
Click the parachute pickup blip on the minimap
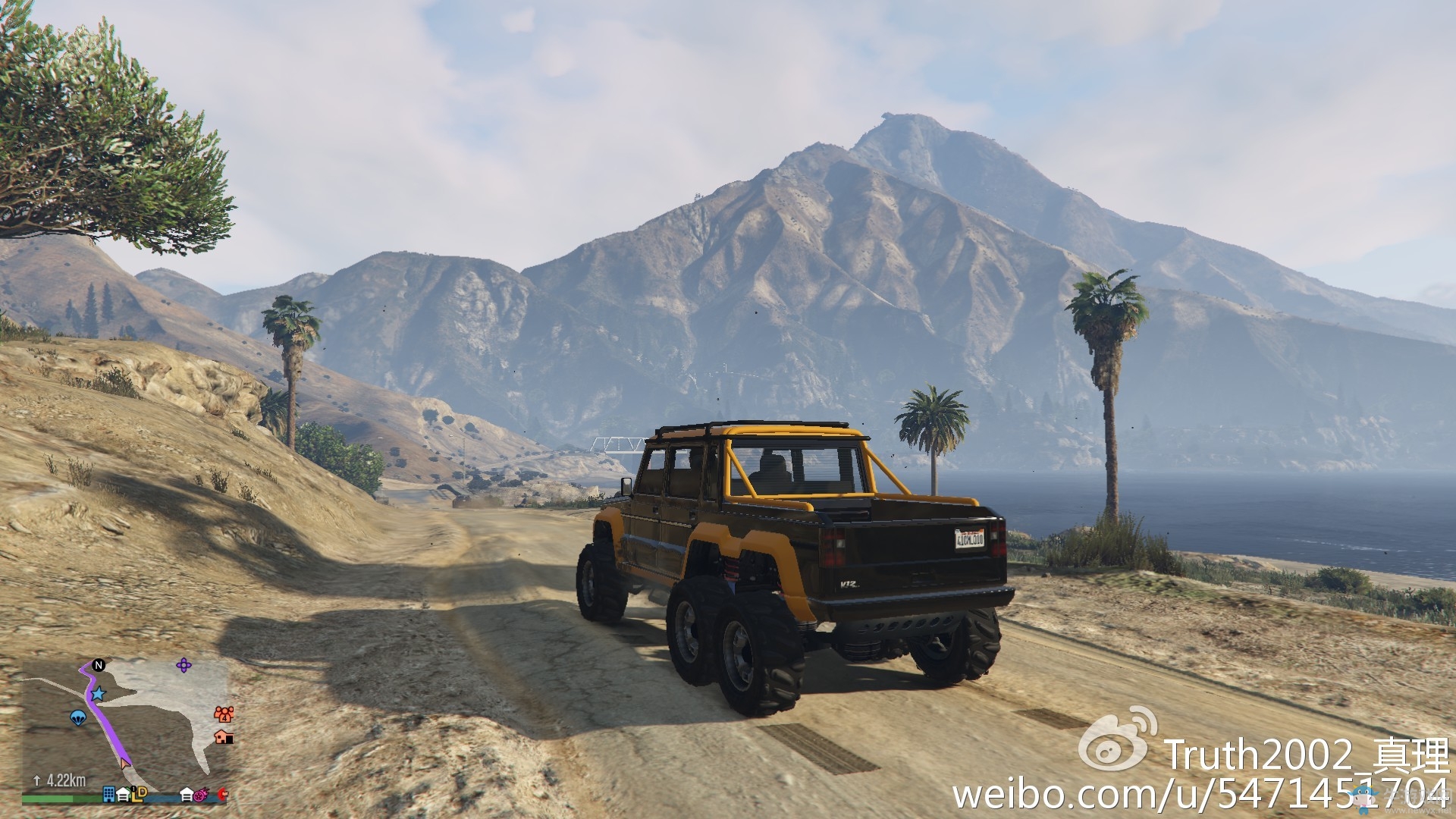(78, 718)
